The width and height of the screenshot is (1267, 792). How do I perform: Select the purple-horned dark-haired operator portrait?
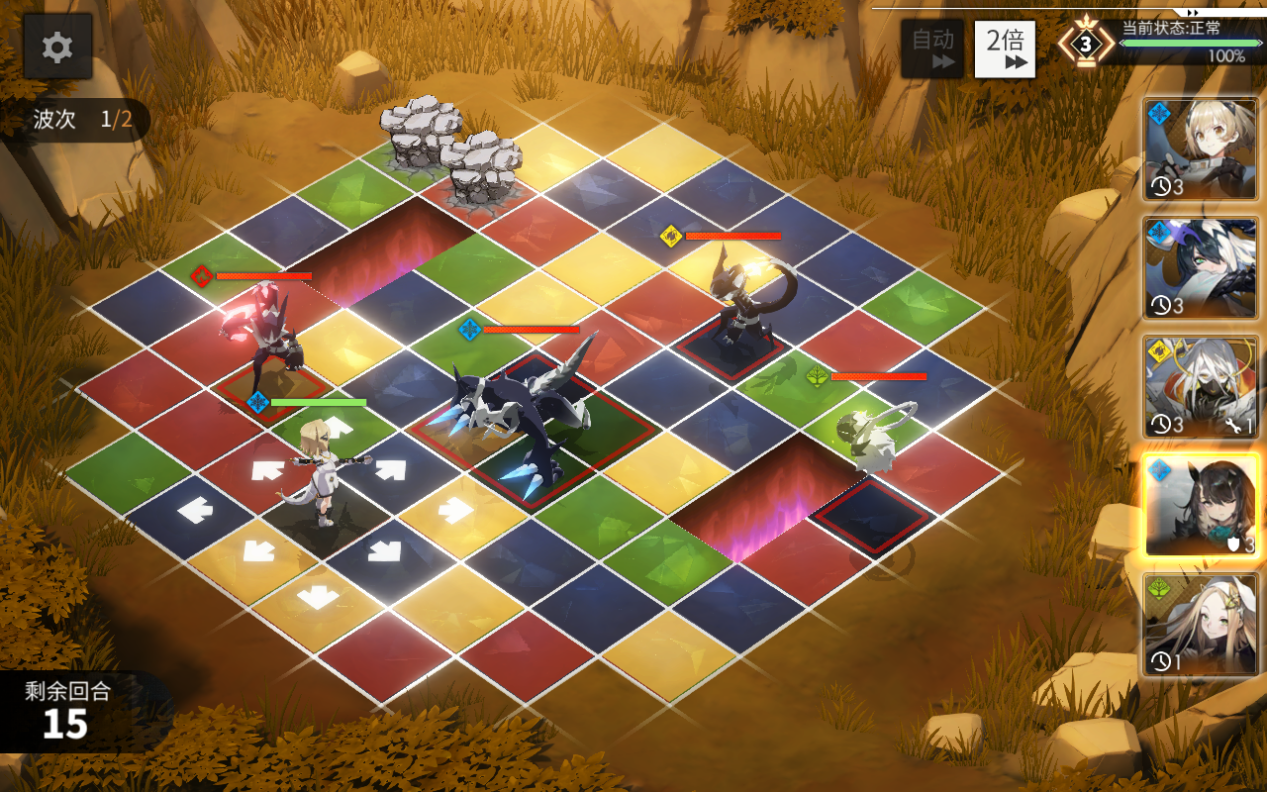[1200, 268]
